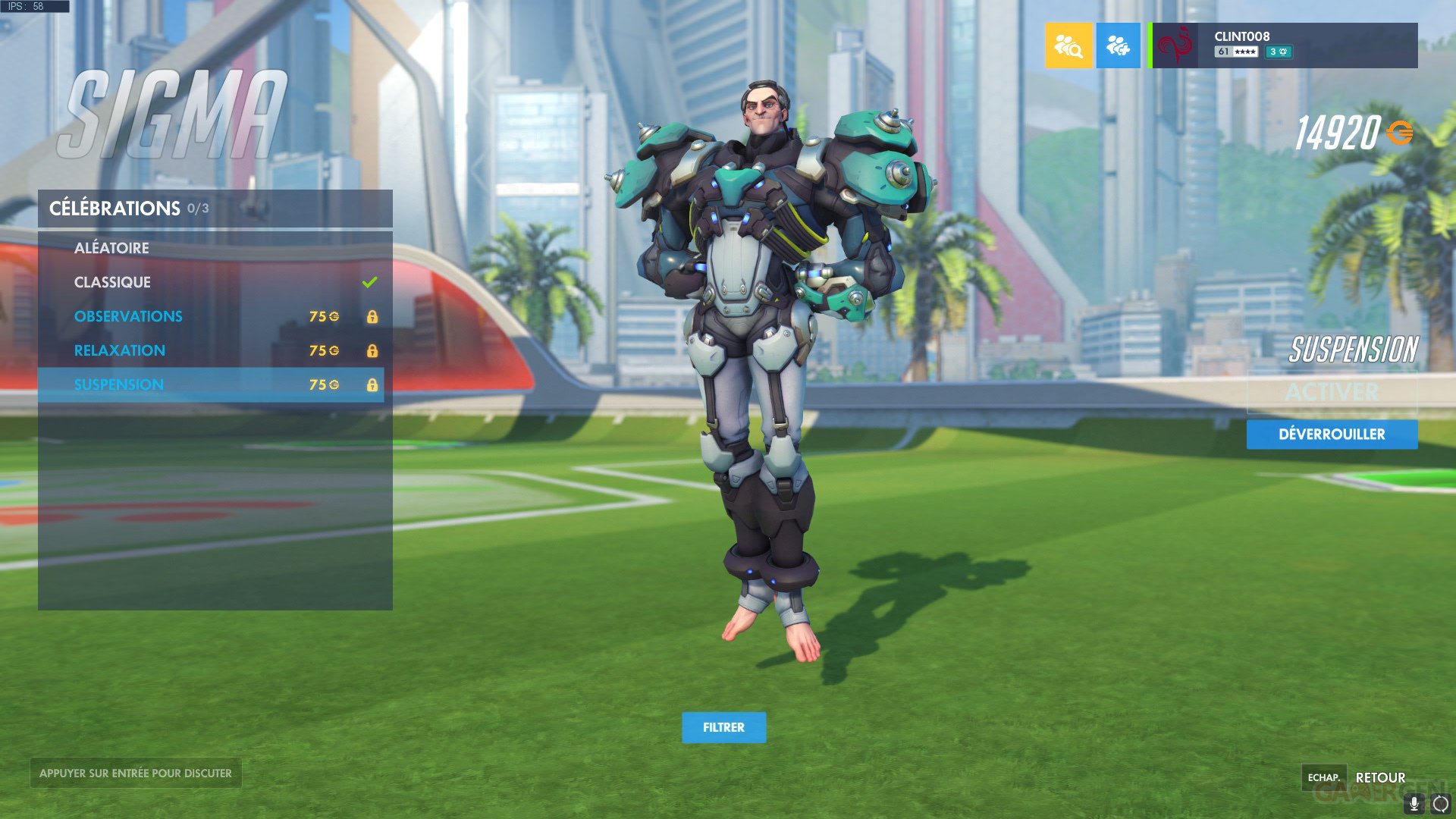Open CLINT008's player portrait

pyautogui.click(x=1175, y=45)
